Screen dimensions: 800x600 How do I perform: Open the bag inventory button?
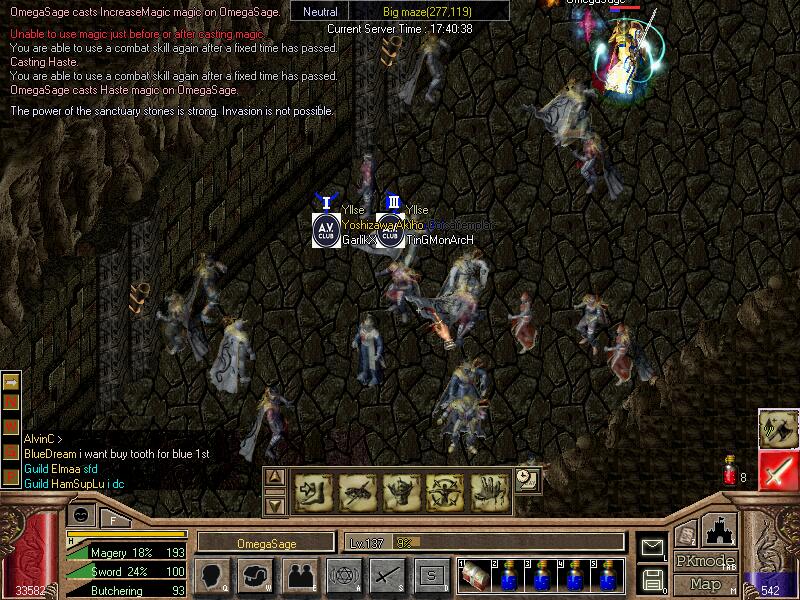[256, 575]
